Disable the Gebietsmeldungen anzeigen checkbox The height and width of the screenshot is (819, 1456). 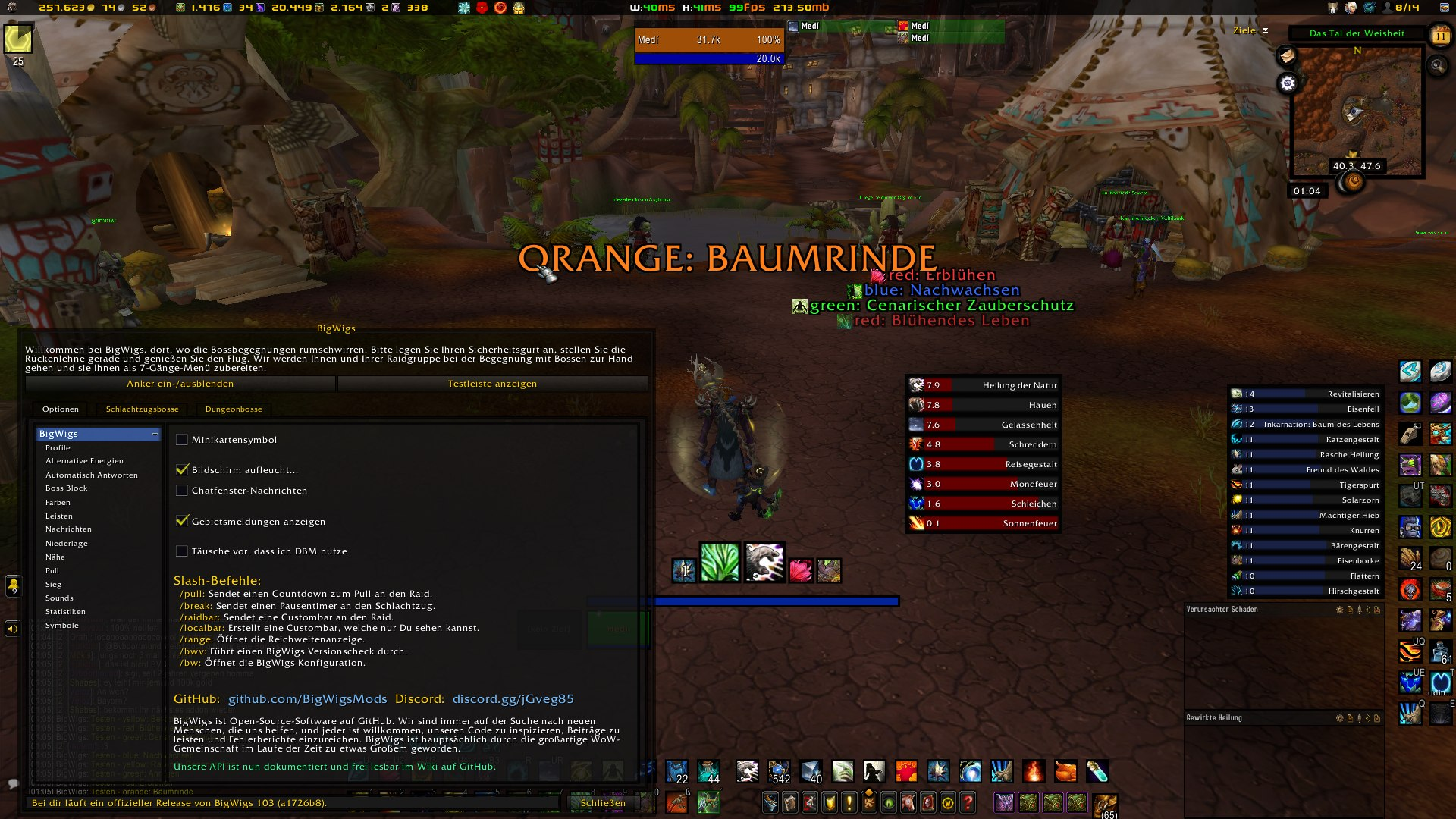[181, 521]
